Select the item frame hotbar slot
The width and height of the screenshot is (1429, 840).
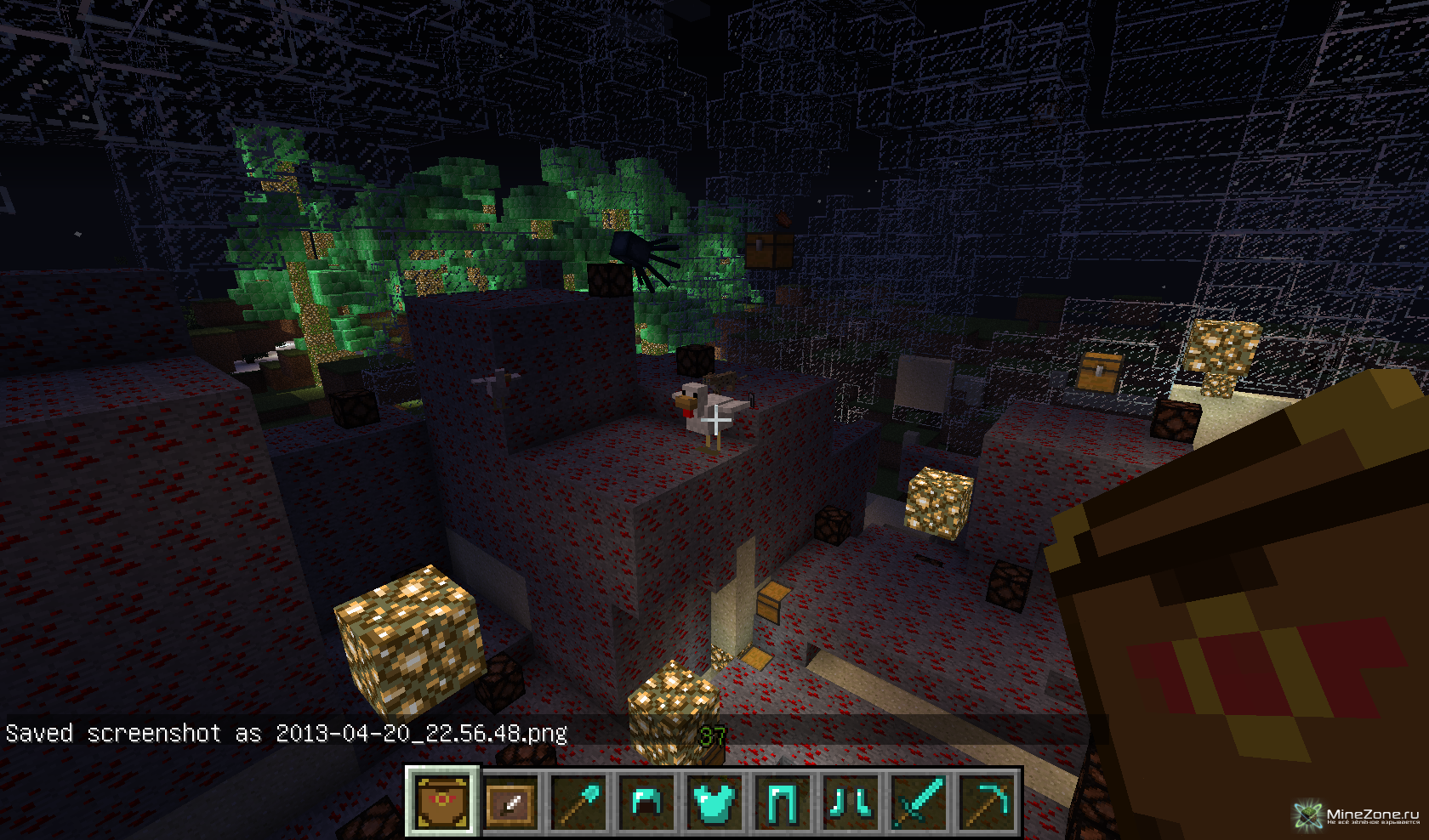pos(510,802)
